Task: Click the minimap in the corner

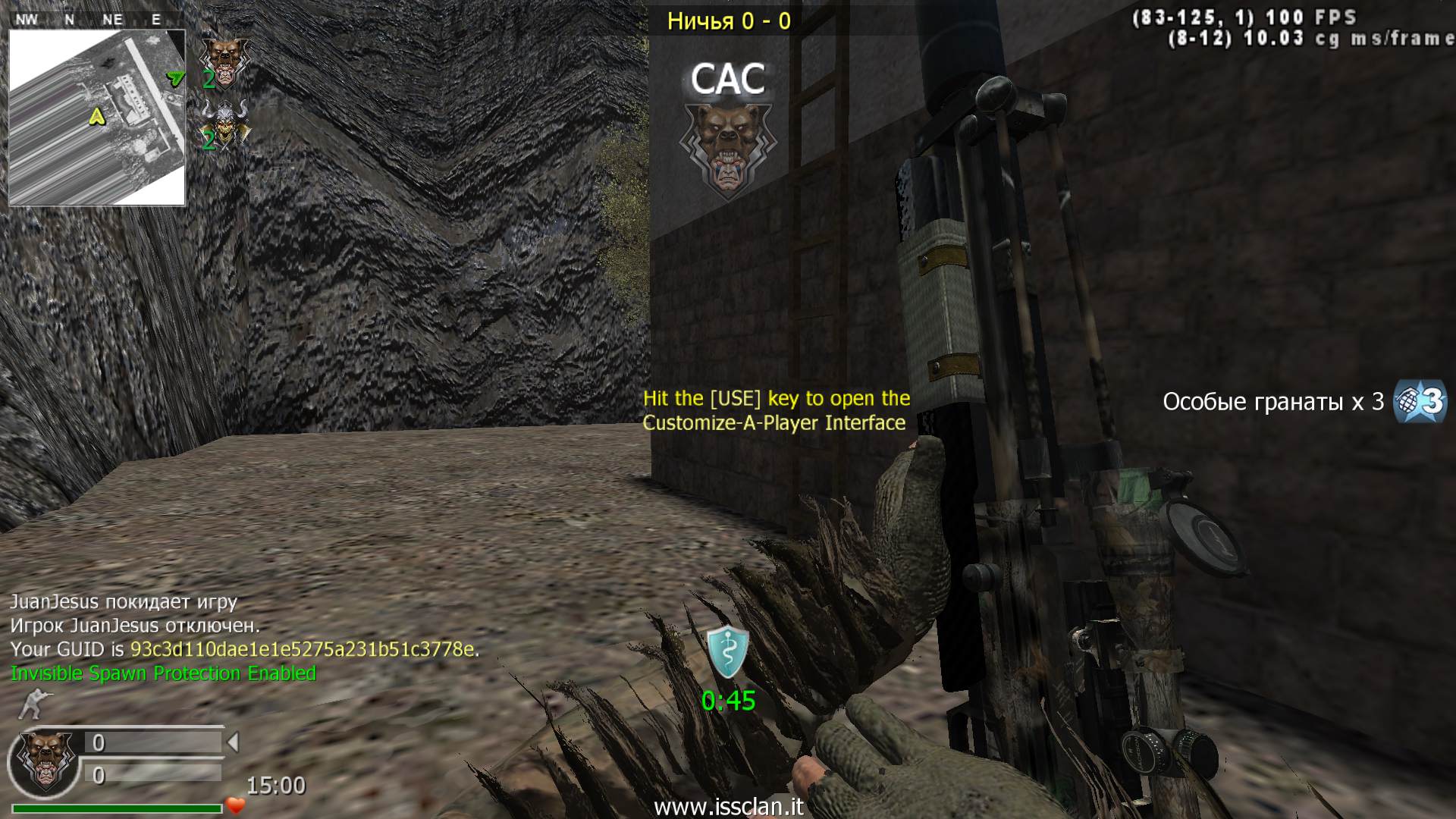Action: click(x=97, y=118)
